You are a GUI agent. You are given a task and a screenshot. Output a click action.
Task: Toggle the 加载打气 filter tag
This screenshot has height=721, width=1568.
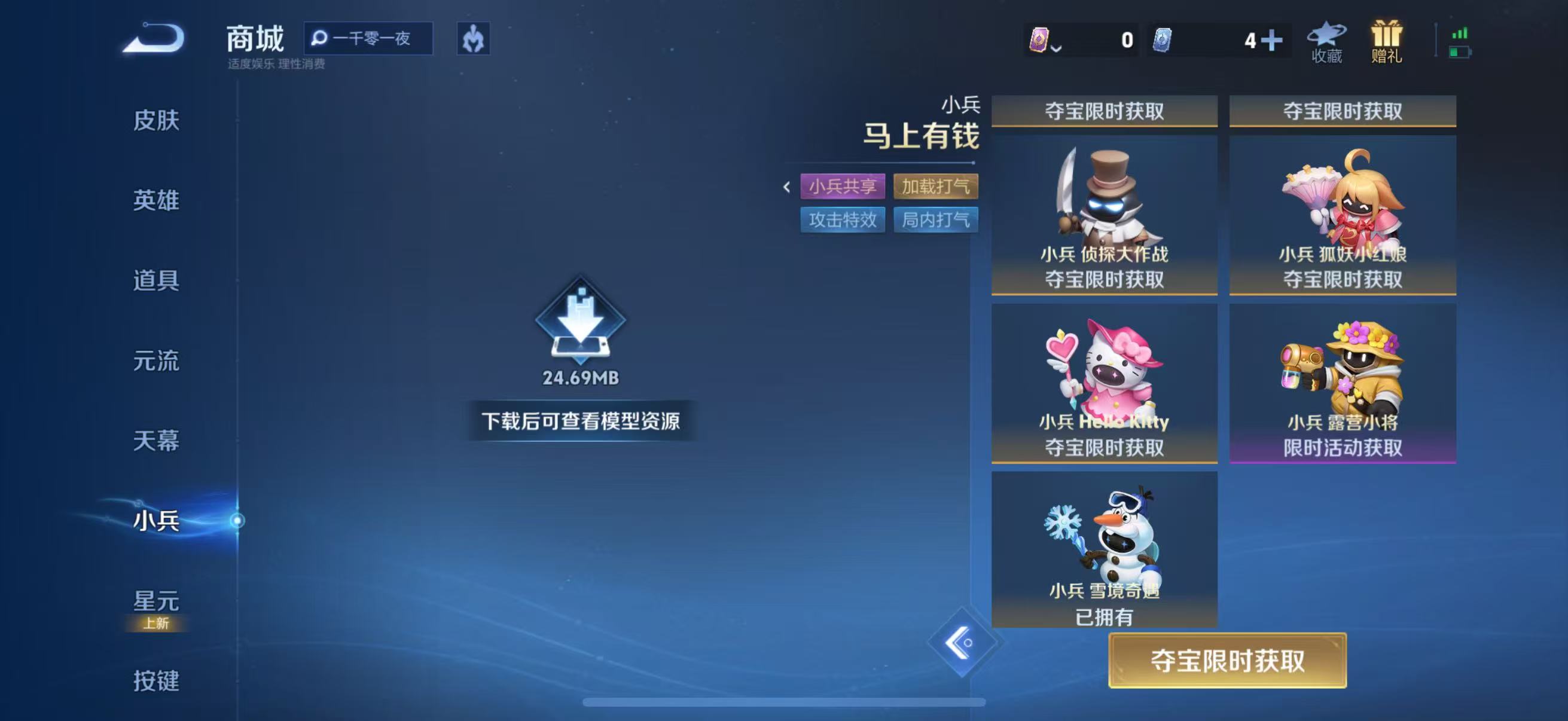(936, 187)
